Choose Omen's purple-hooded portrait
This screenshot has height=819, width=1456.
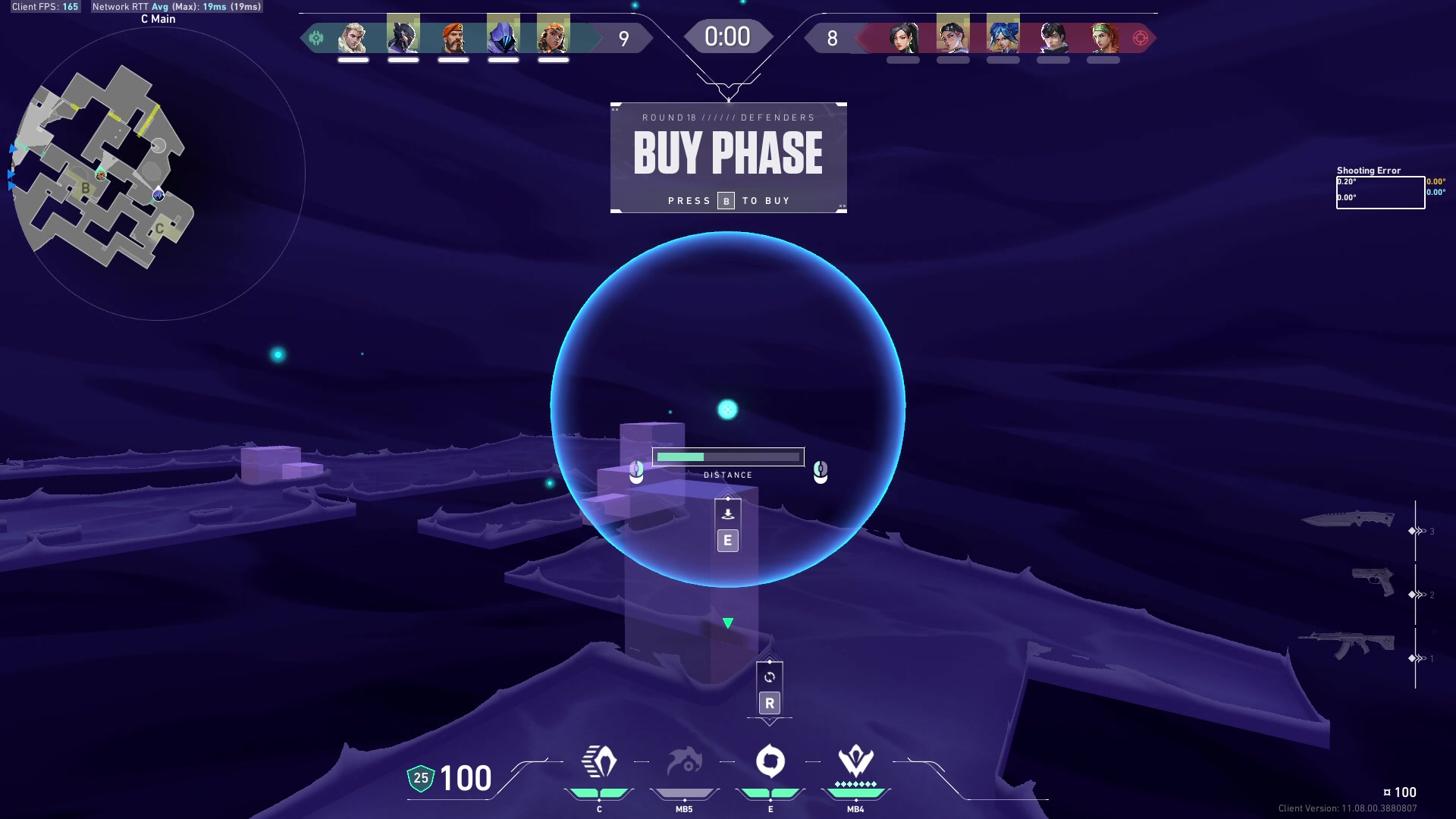coord(503,37)
